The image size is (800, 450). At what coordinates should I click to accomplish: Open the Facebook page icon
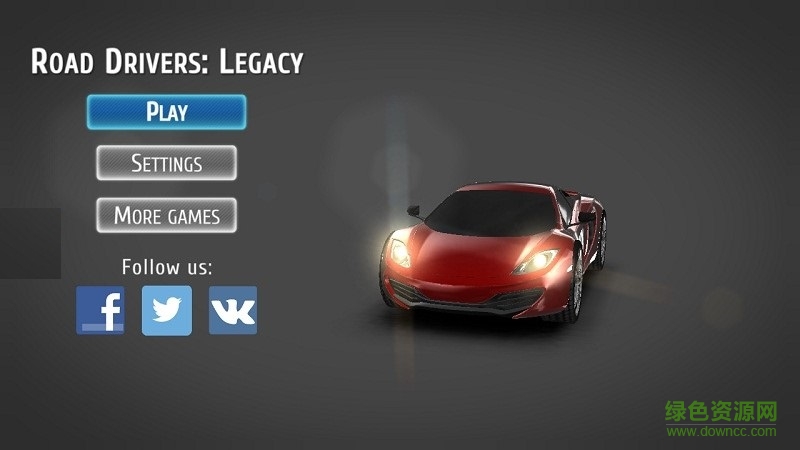click(x=101, y=310)
